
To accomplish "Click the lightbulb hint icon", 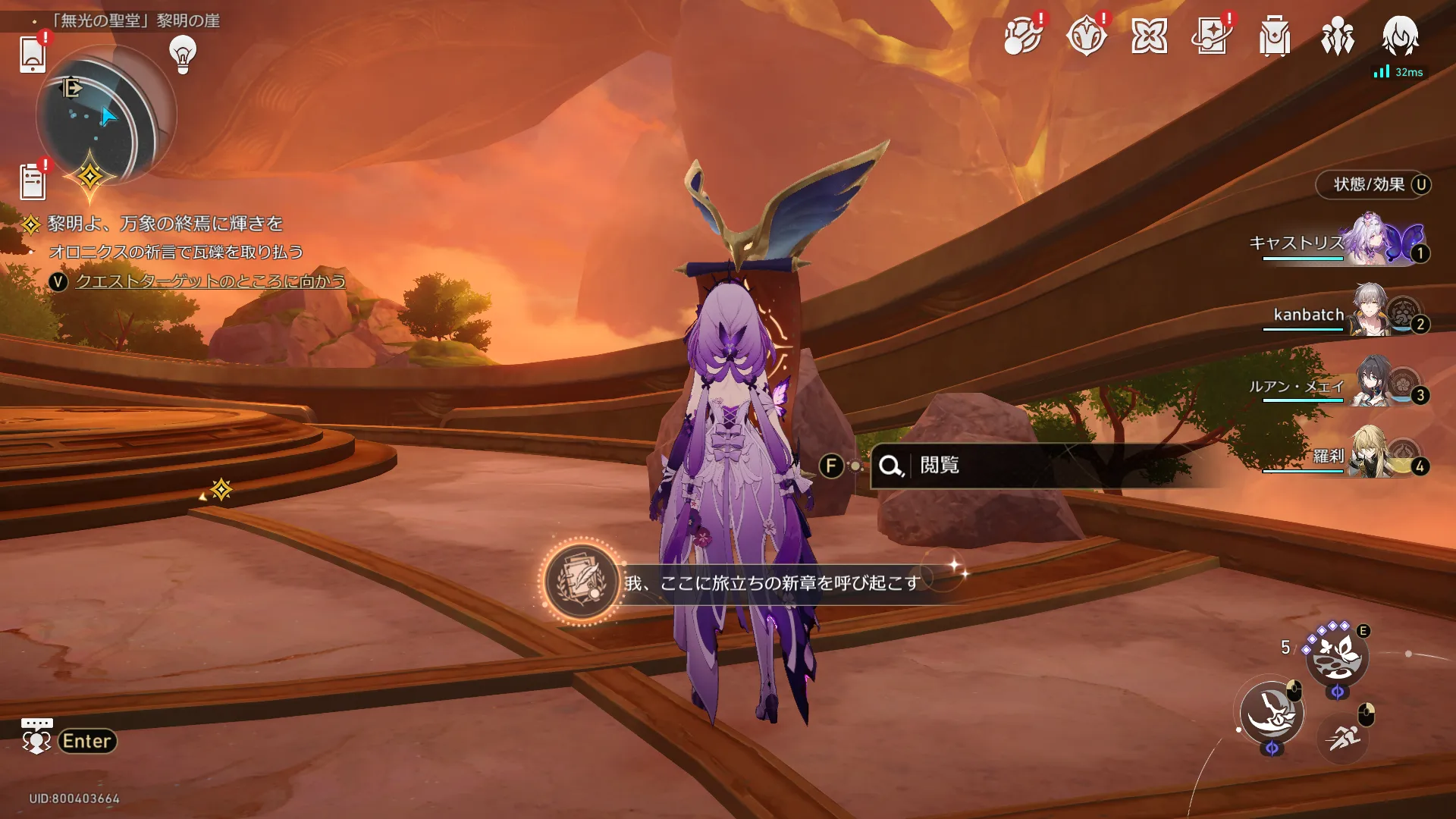I will point(183,55).
